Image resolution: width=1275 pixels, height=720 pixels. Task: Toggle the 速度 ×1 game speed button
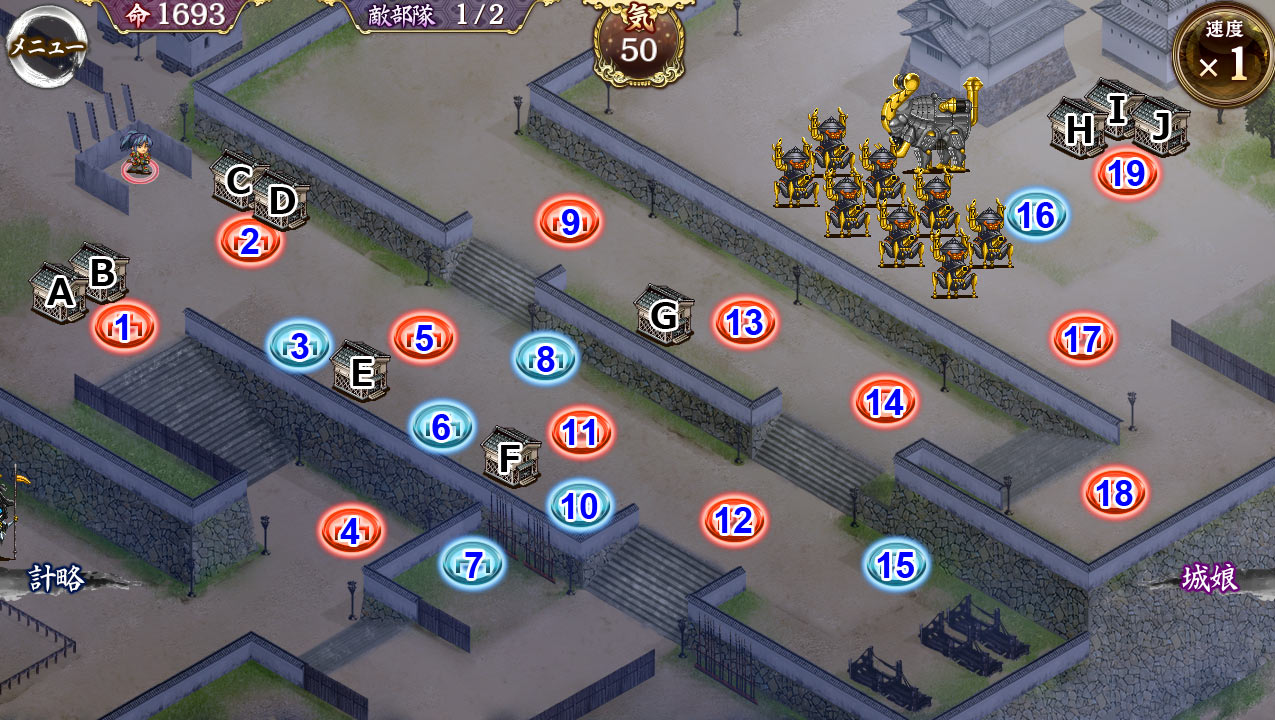tap(1224, 56)
